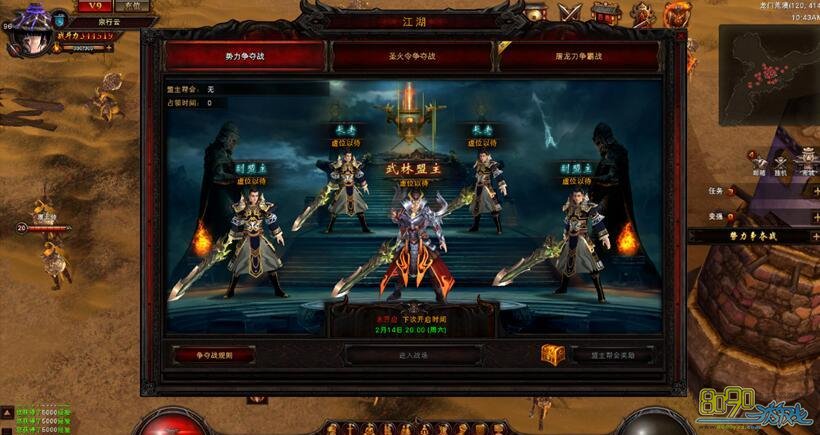This screenshot has height=435, width=820.
Task: Open the 屠龙刀争霸战 tab
Action: pos(577,56)
